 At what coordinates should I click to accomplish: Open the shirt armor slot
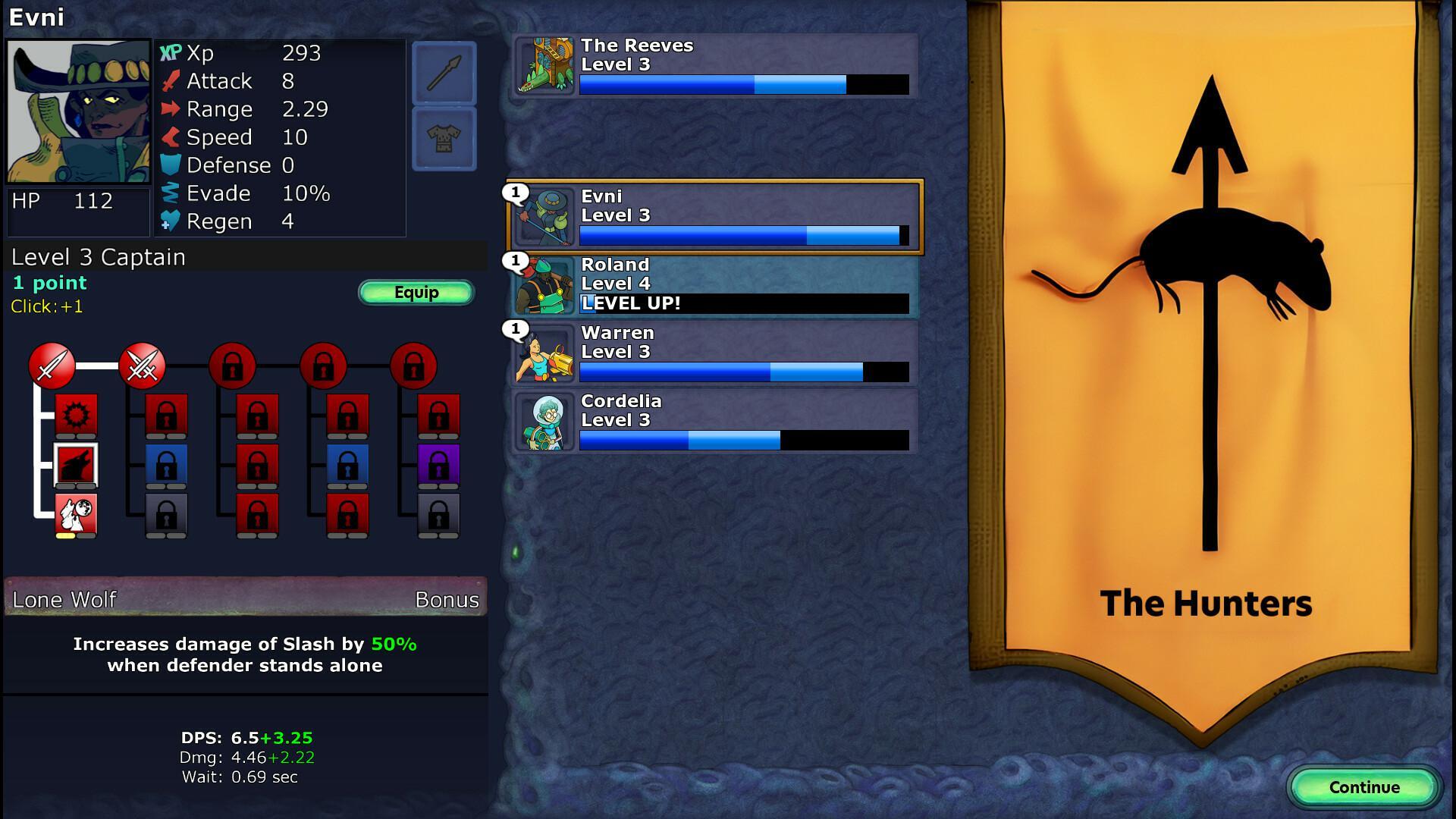coord(444,136)
